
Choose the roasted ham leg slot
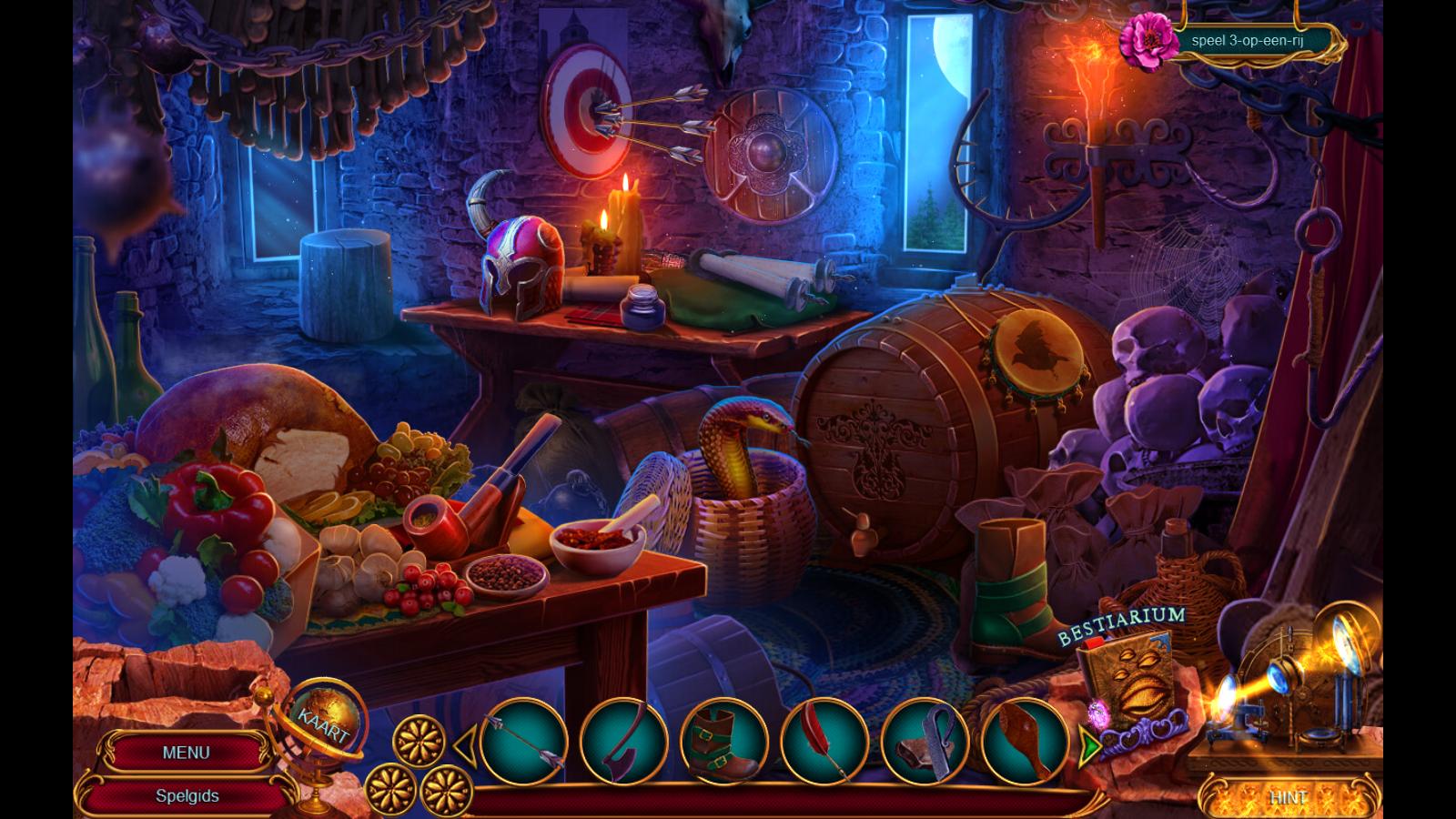1024,741
